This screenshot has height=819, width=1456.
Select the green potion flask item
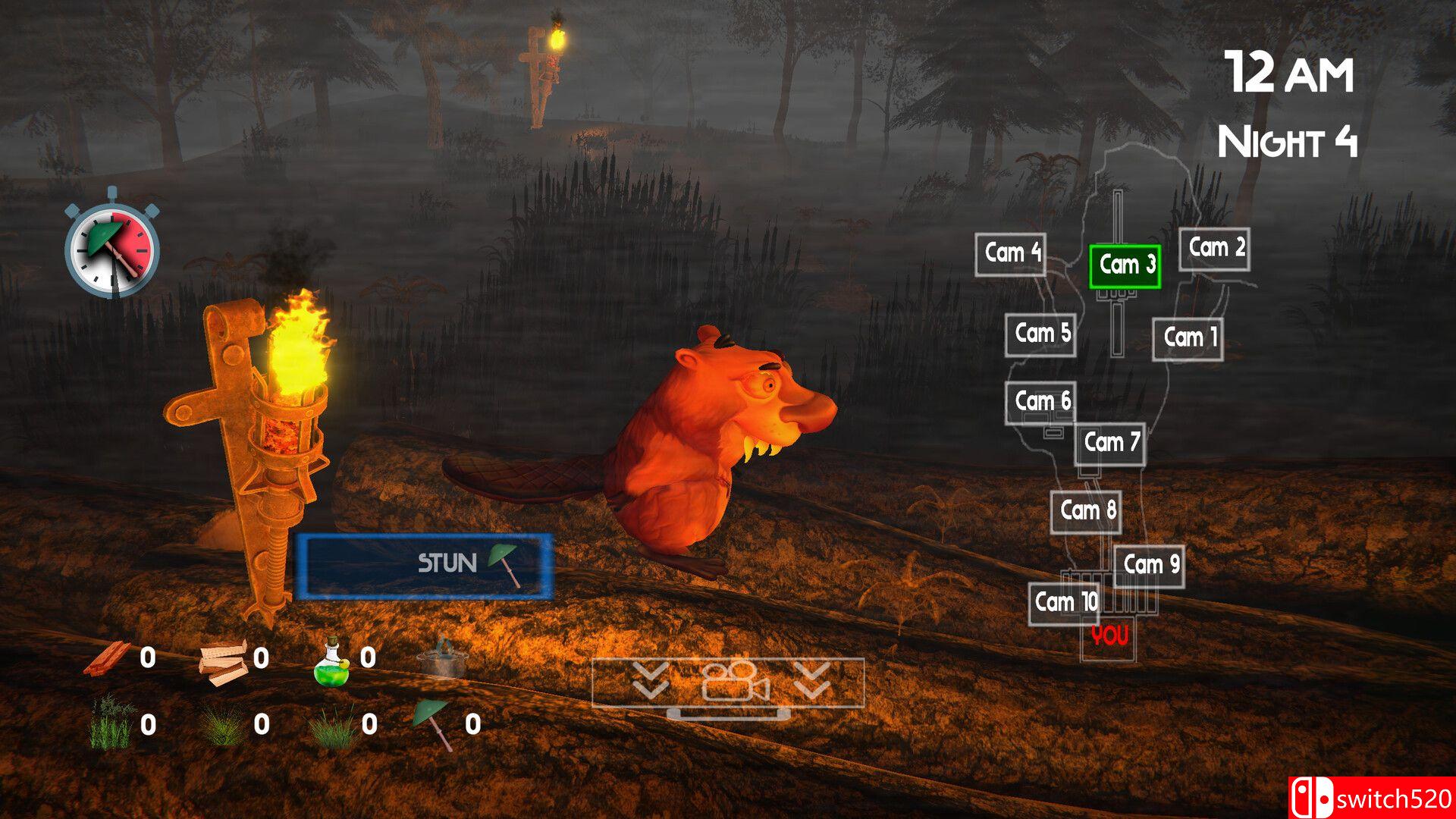pos(332,659)
